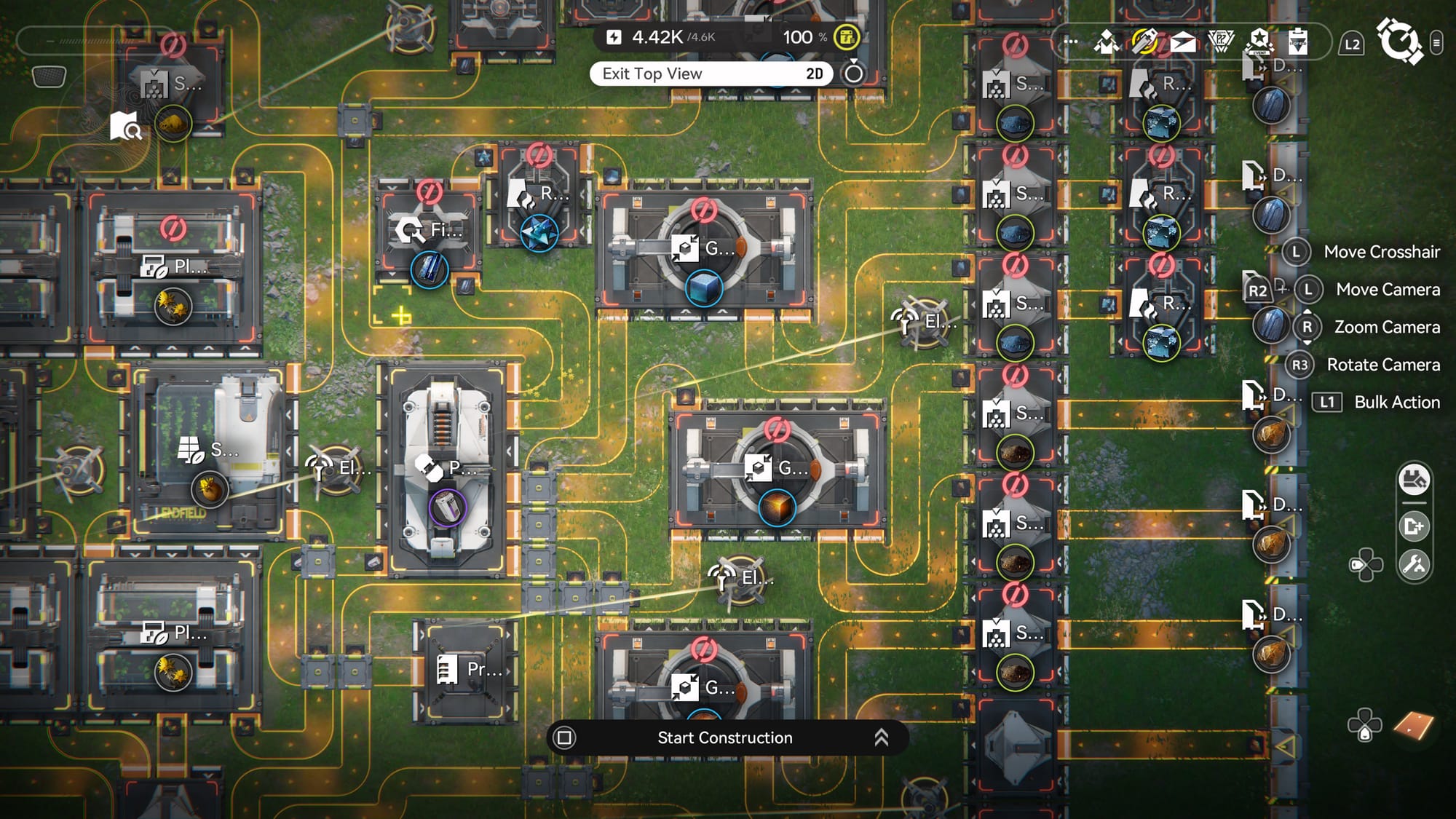Select the factory build mode button
1456x819 pixels.
point(1414,480)
